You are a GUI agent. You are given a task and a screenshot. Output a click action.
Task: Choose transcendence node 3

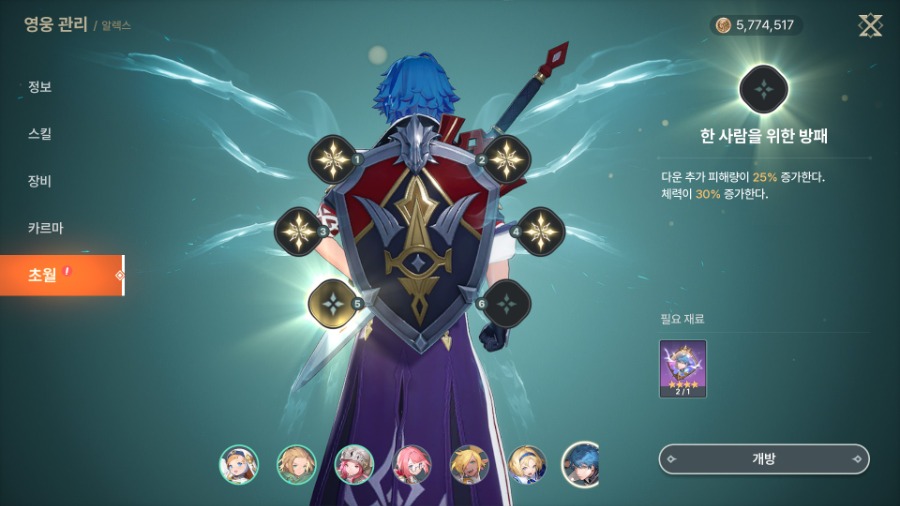tap(298, 231)
